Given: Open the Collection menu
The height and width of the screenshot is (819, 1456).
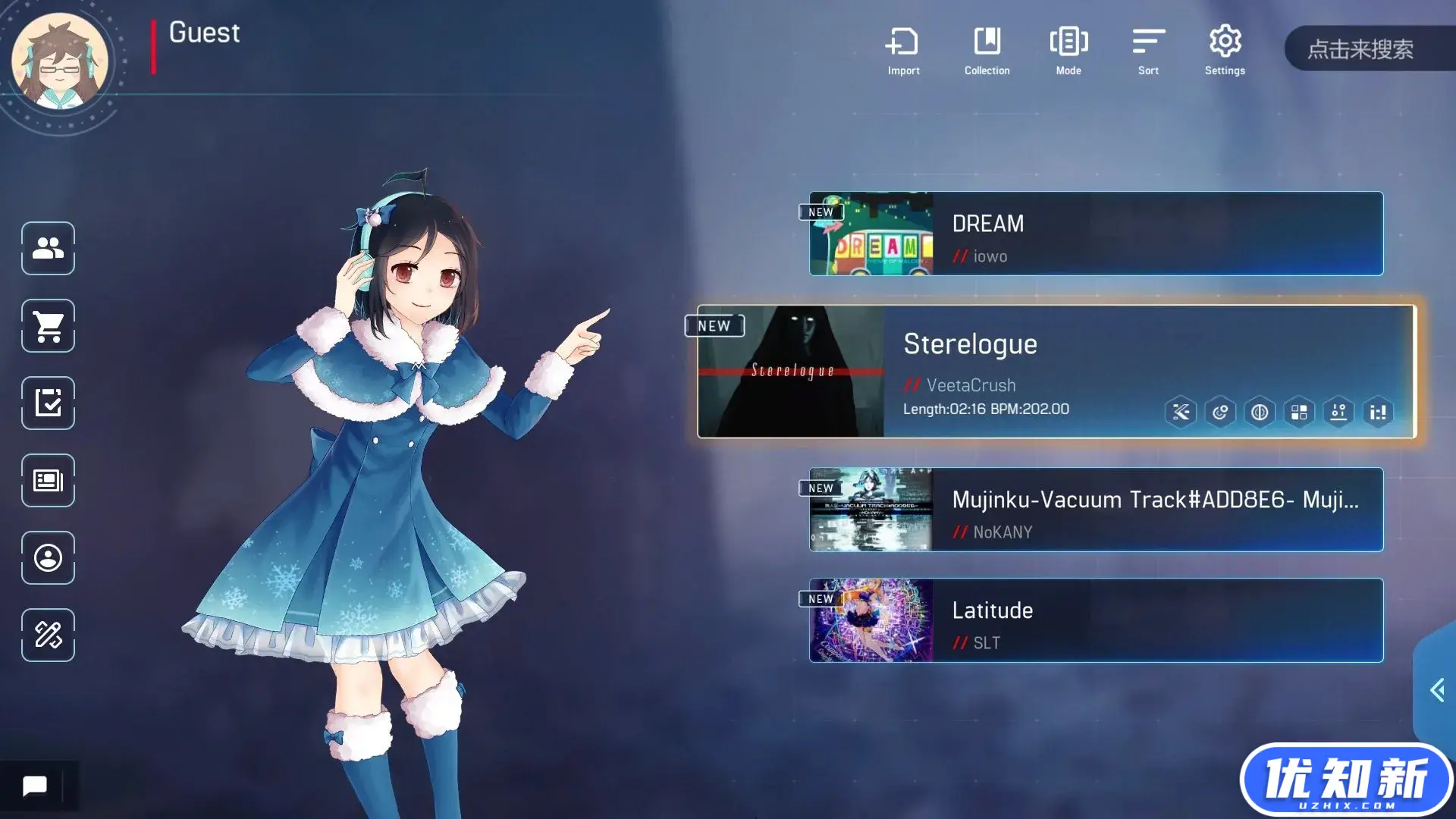Looking at the screenshot, I should click(x=987, y=50).
